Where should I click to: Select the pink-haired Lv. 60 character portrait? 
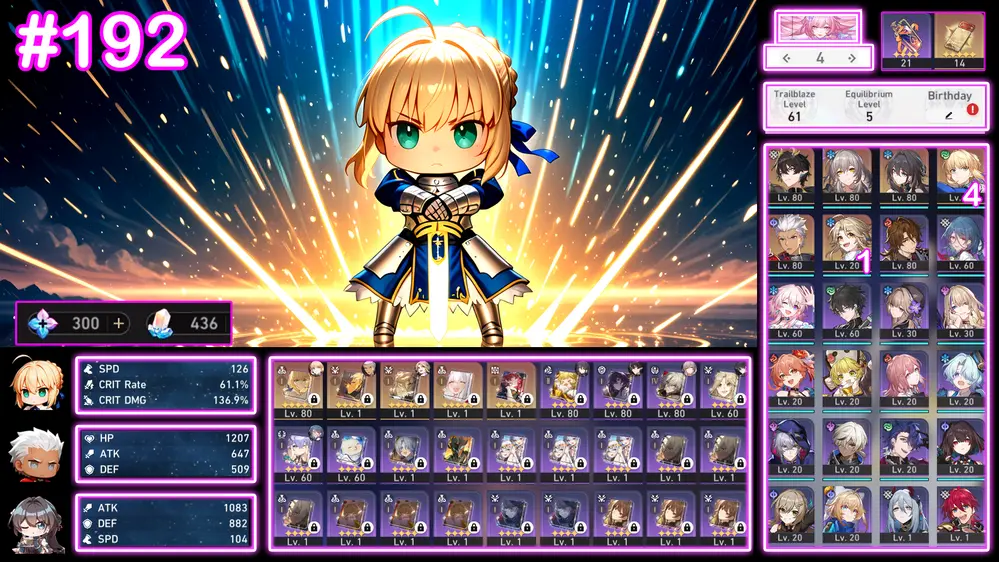(x=790, y=309)
